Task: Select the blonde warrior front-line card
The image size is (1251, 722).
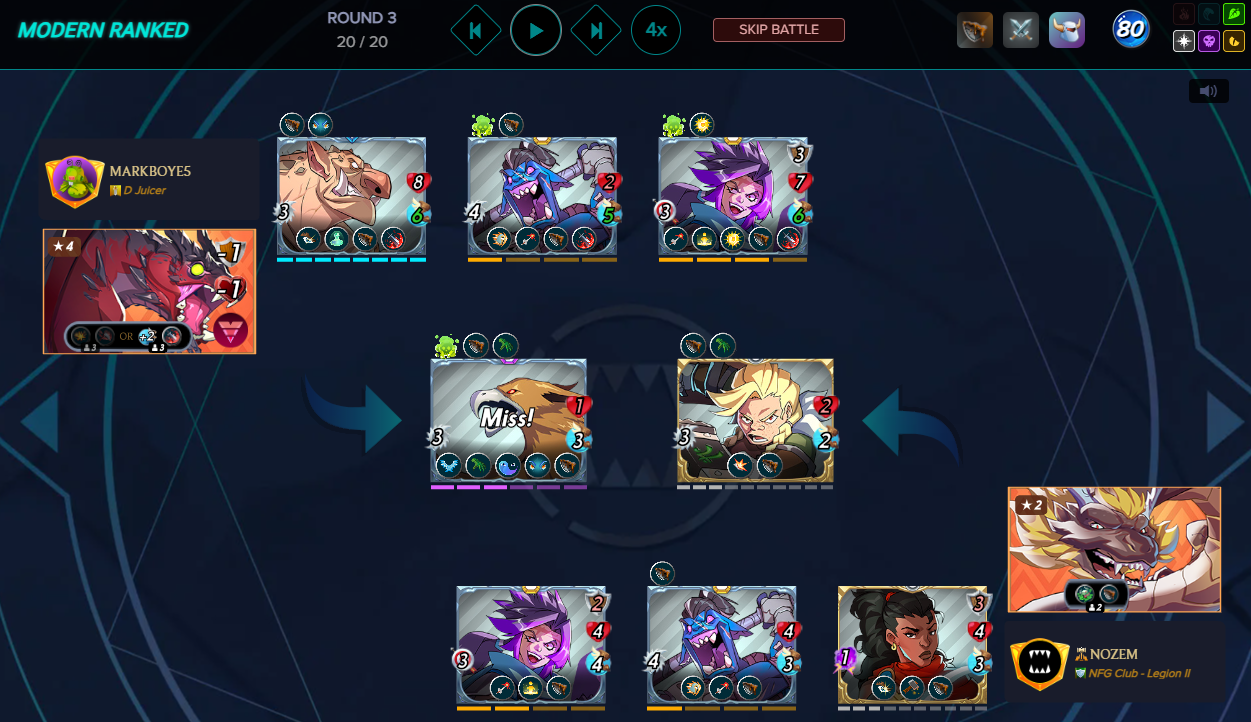Action: click(755, 421)
